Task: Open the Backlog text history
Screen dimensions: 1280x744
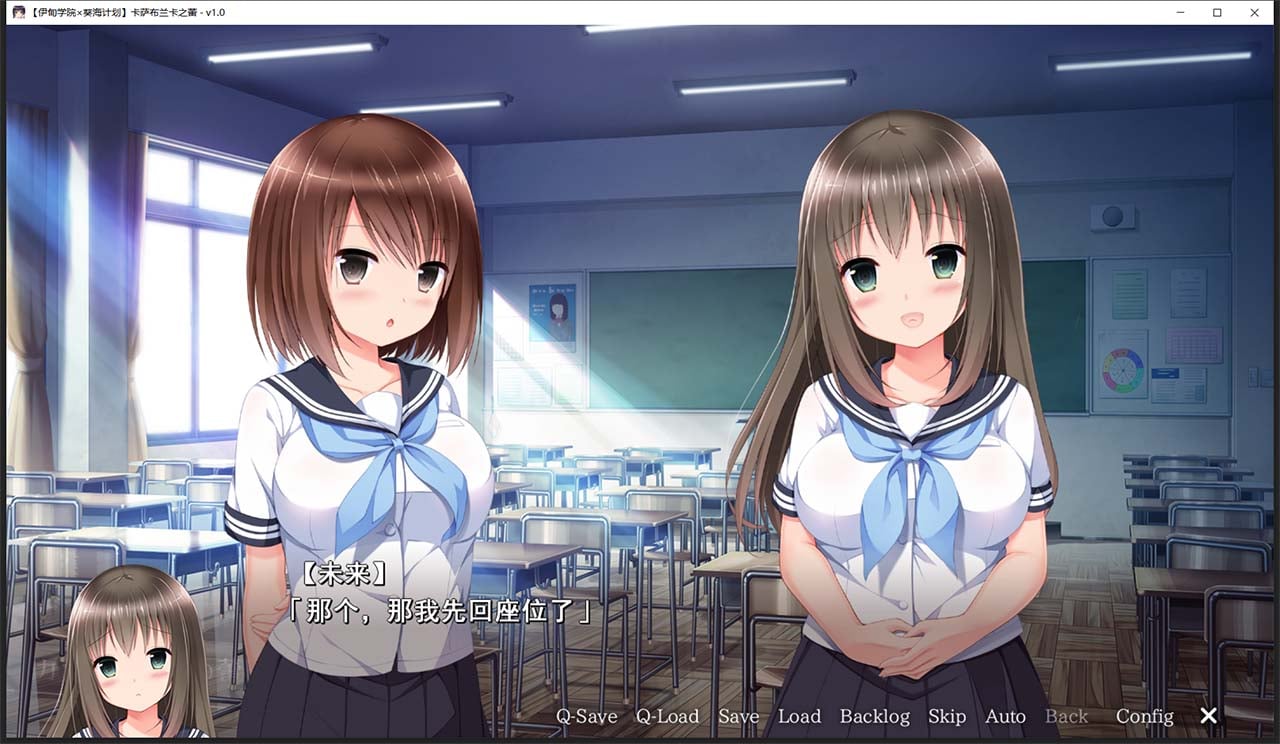Action: pyautogui.click(x=874, y=716)
